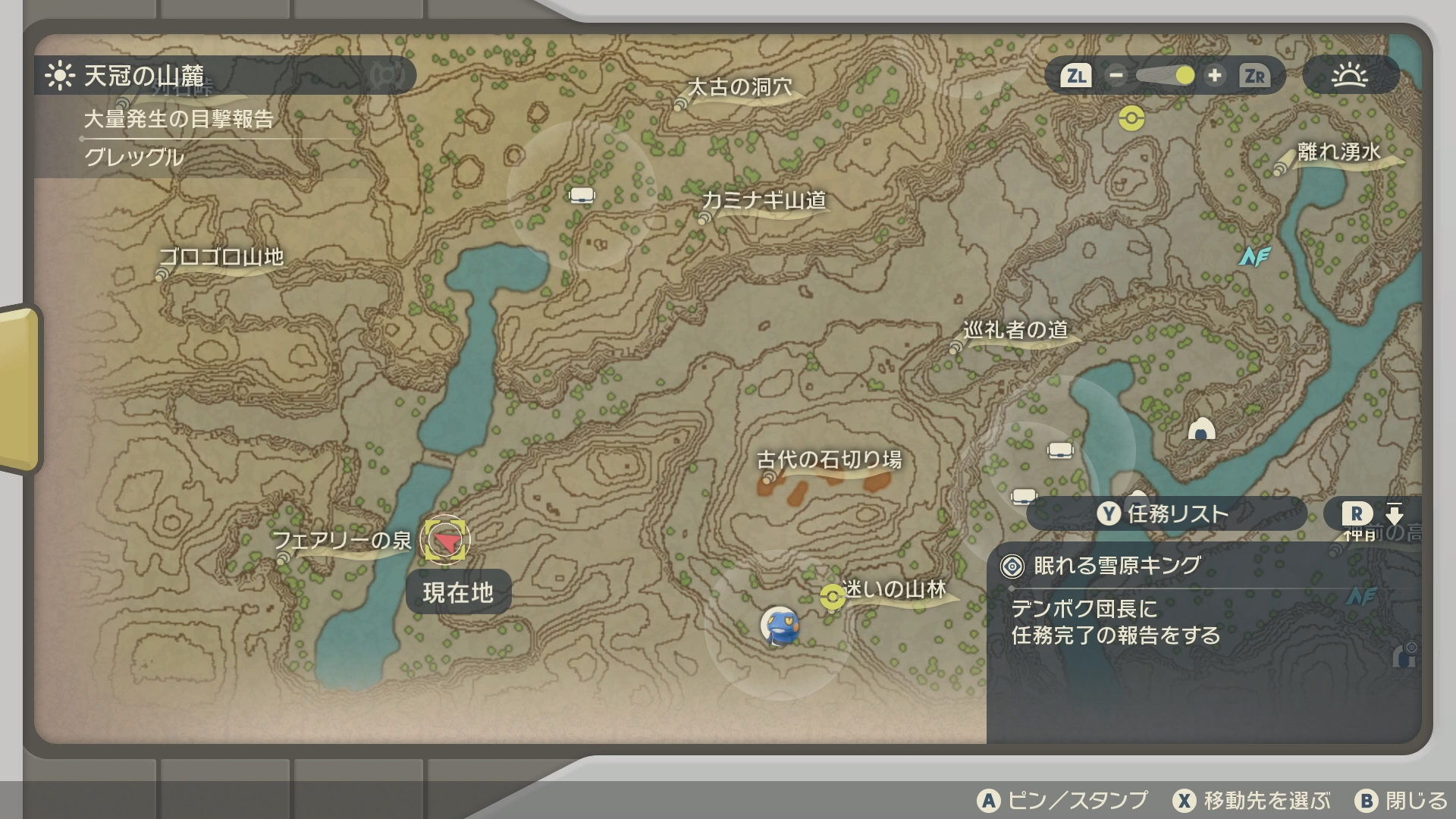Select the 巡礼者の道 location label
1456x819 pixels.
(x=1015, y=331)
